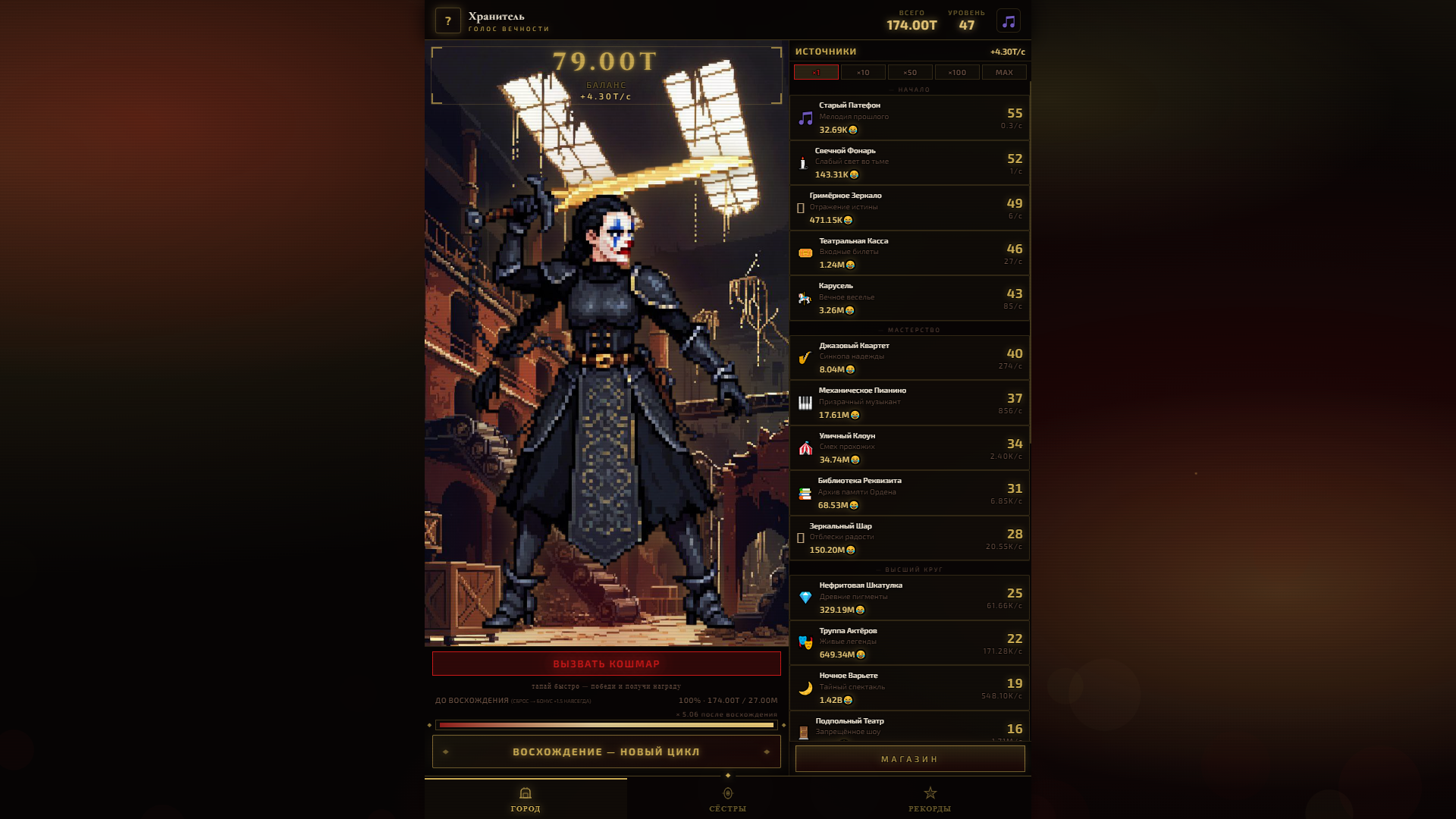Collapse the ВЫСШИЙ КРУГ section header
The image size is (1456, 819).
[x=909, y=569]
